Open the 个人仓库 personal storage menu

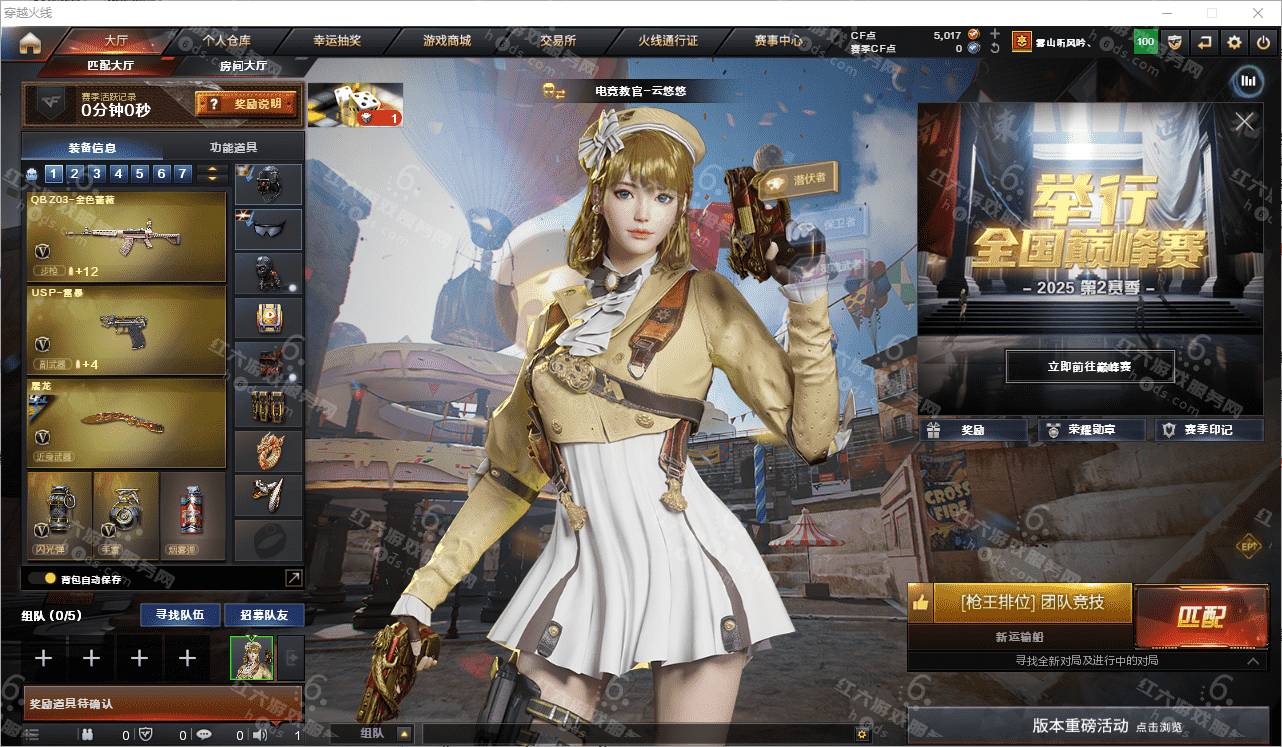coord(226,41)
